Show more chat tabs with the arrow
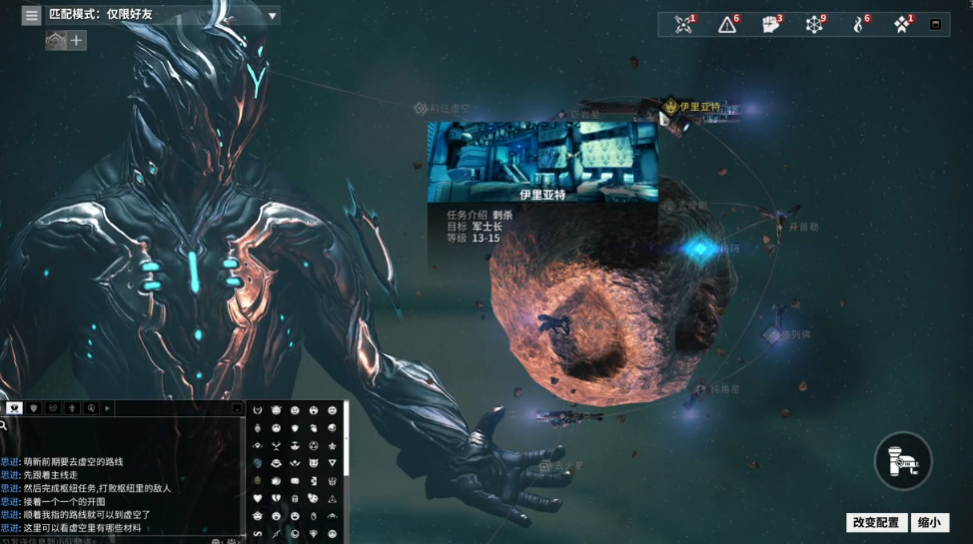This screenshot has height=544, width=973. tap(107, 408)
